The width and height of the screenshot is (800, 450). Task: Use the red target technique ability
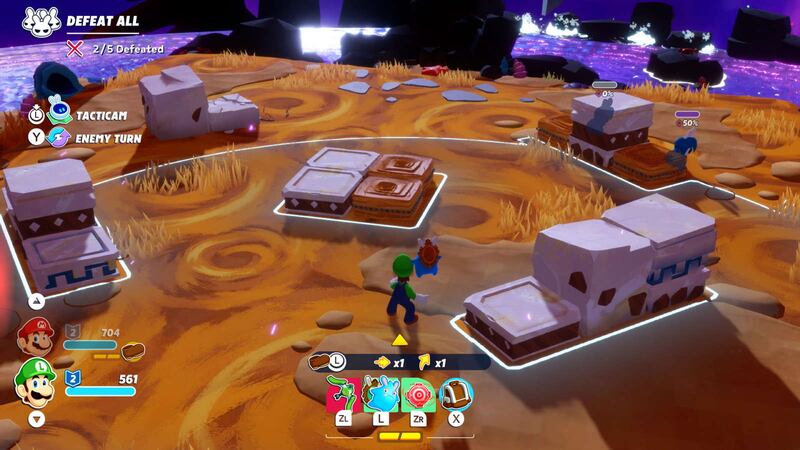(418, 394)
